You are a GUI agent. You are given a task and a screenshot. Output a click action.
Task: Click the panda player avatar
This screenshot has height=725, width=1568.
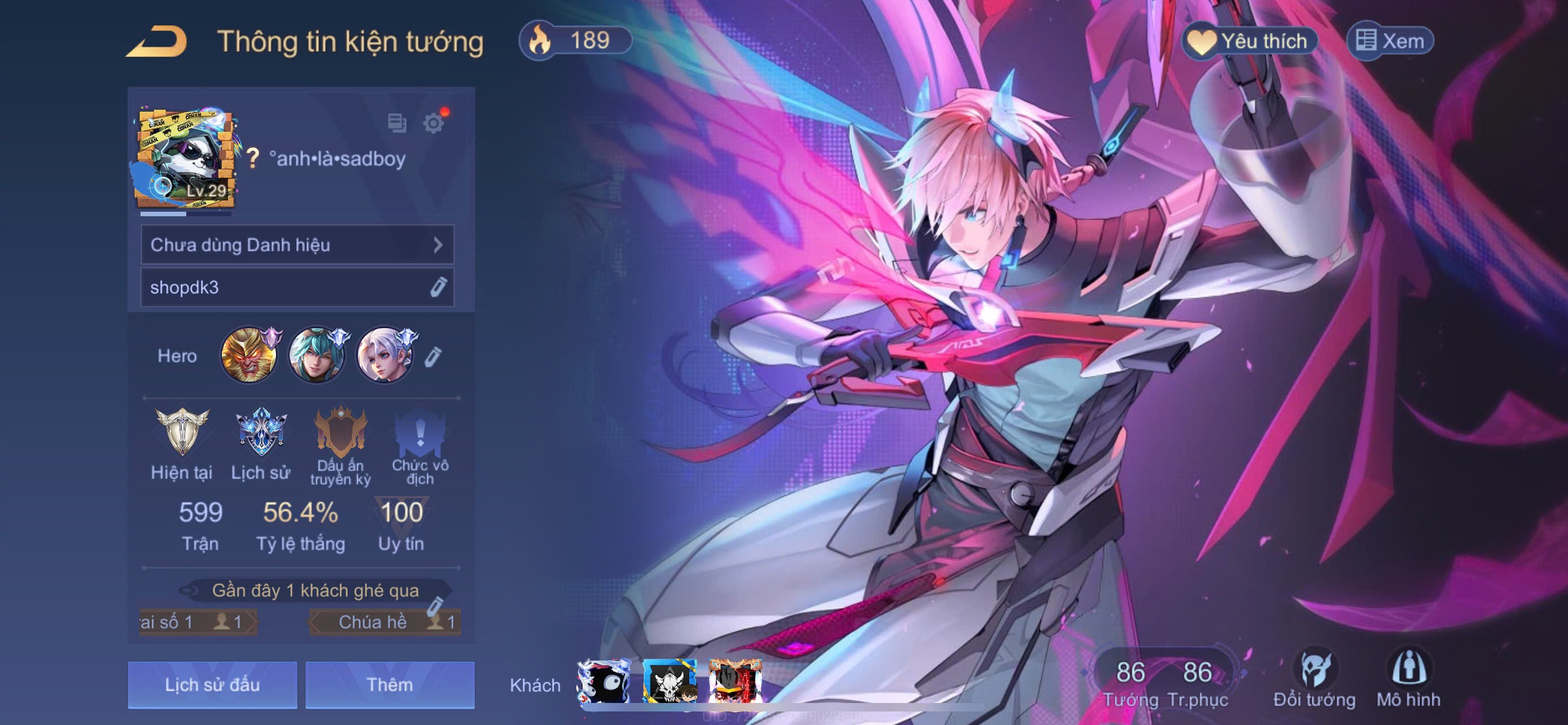185,159
